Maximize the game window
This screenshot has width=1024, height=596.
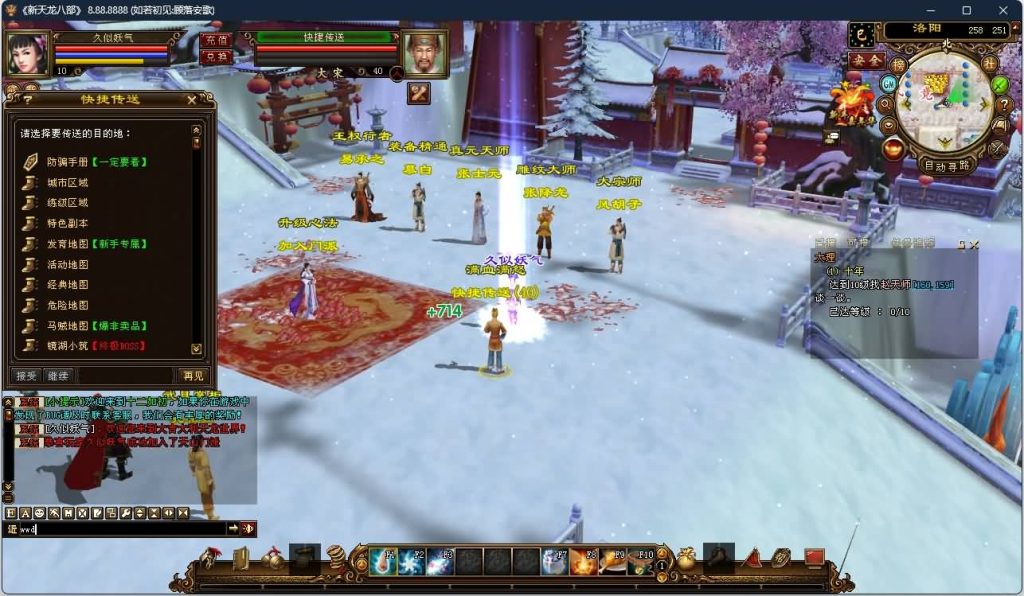pyautogui.click(x=966, y=10)
